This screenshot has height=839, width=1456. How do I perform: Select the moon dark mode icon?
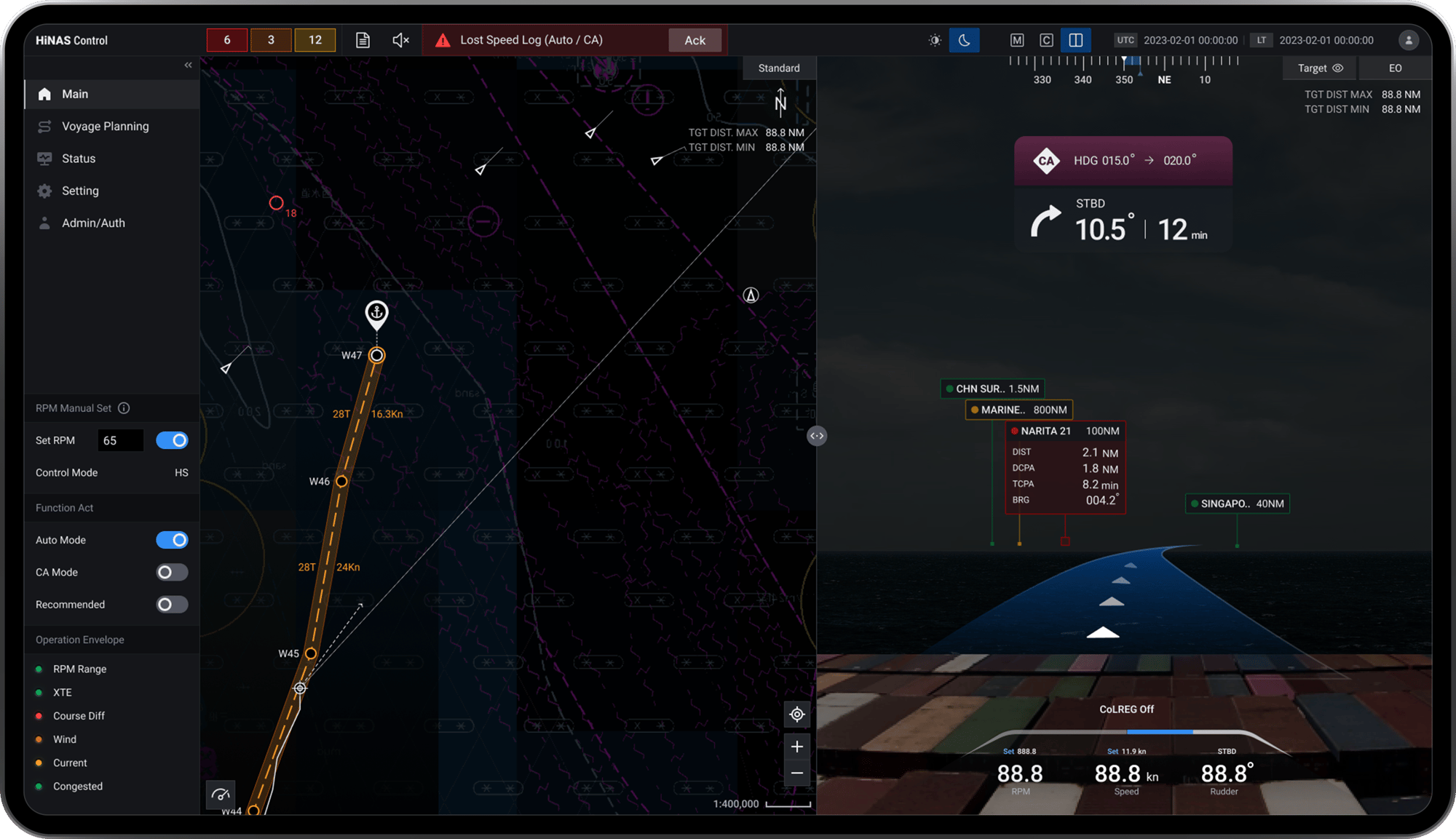coord(964,40)
